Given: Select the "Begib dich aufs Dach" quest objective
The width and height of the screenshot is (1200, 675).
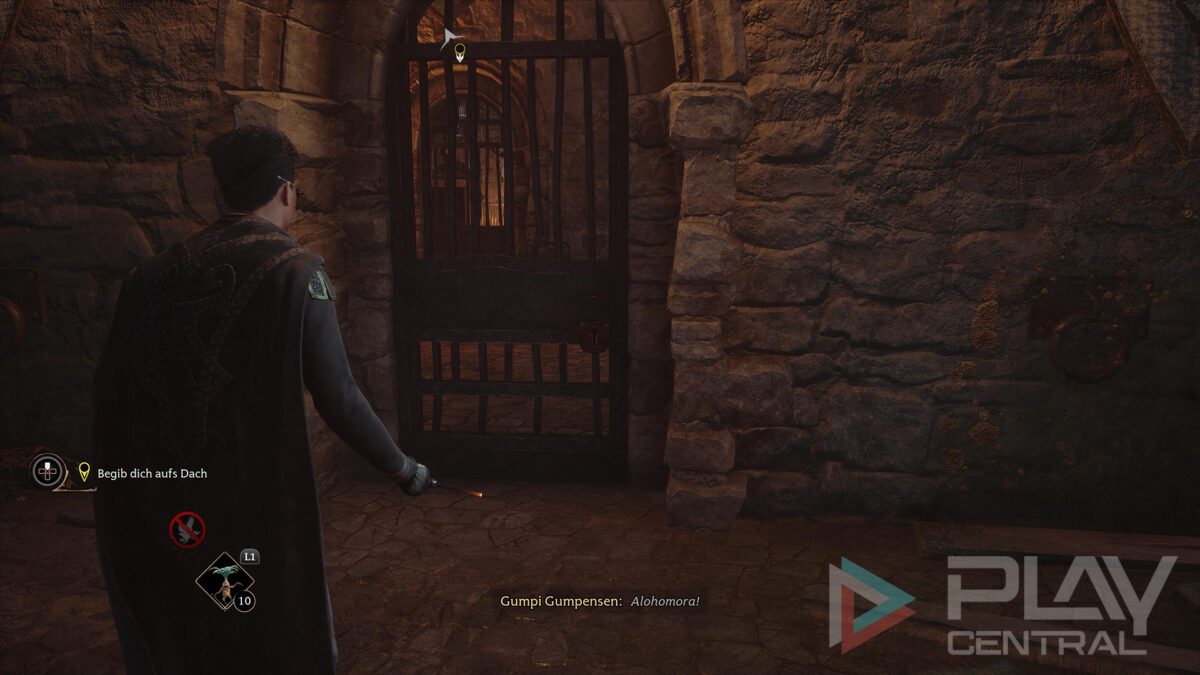Looking at the screenshot, I should coord(152,473).
